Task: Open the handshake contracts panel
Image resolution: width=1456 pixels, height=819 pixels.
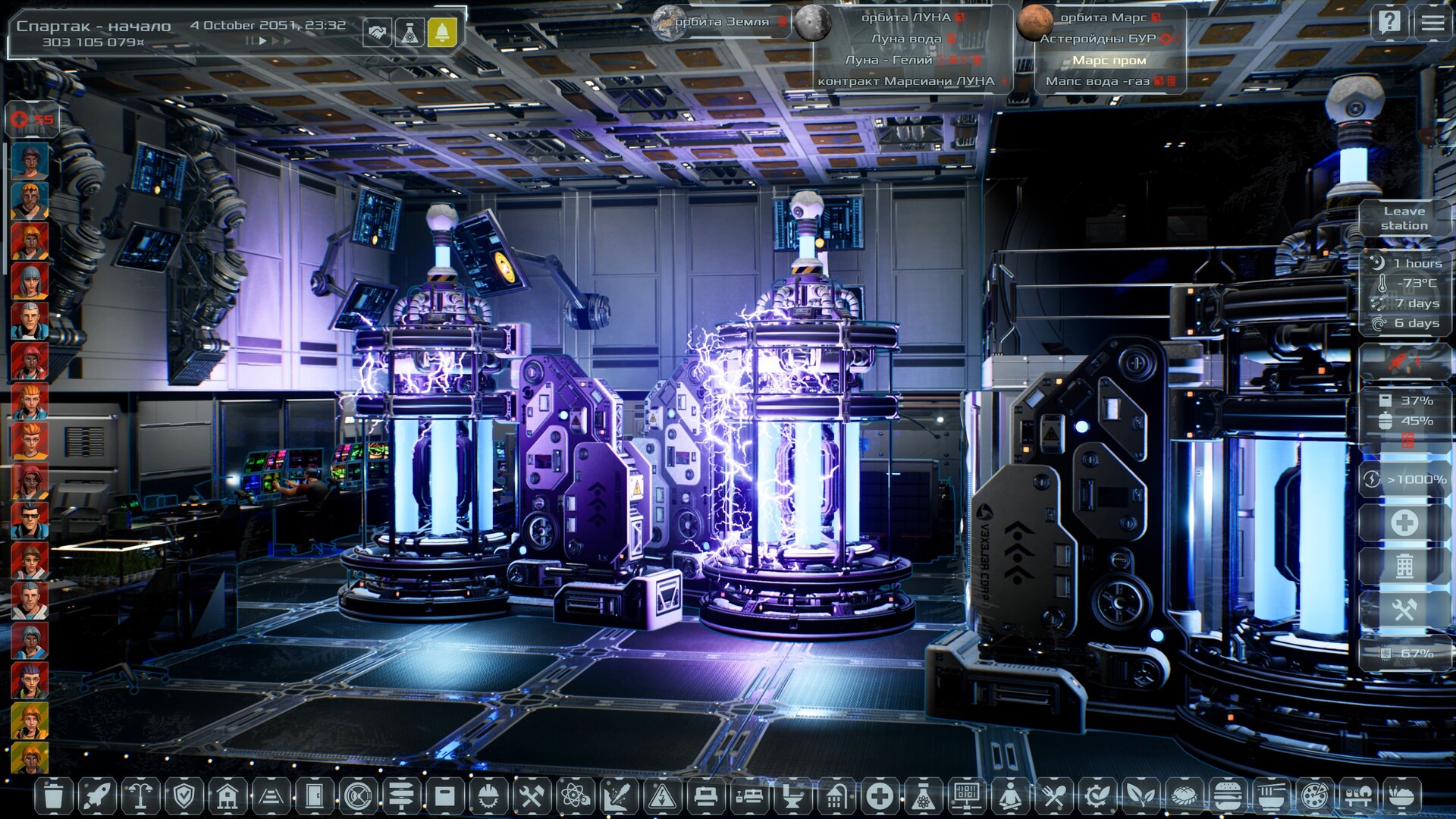Action: (377, 33)
